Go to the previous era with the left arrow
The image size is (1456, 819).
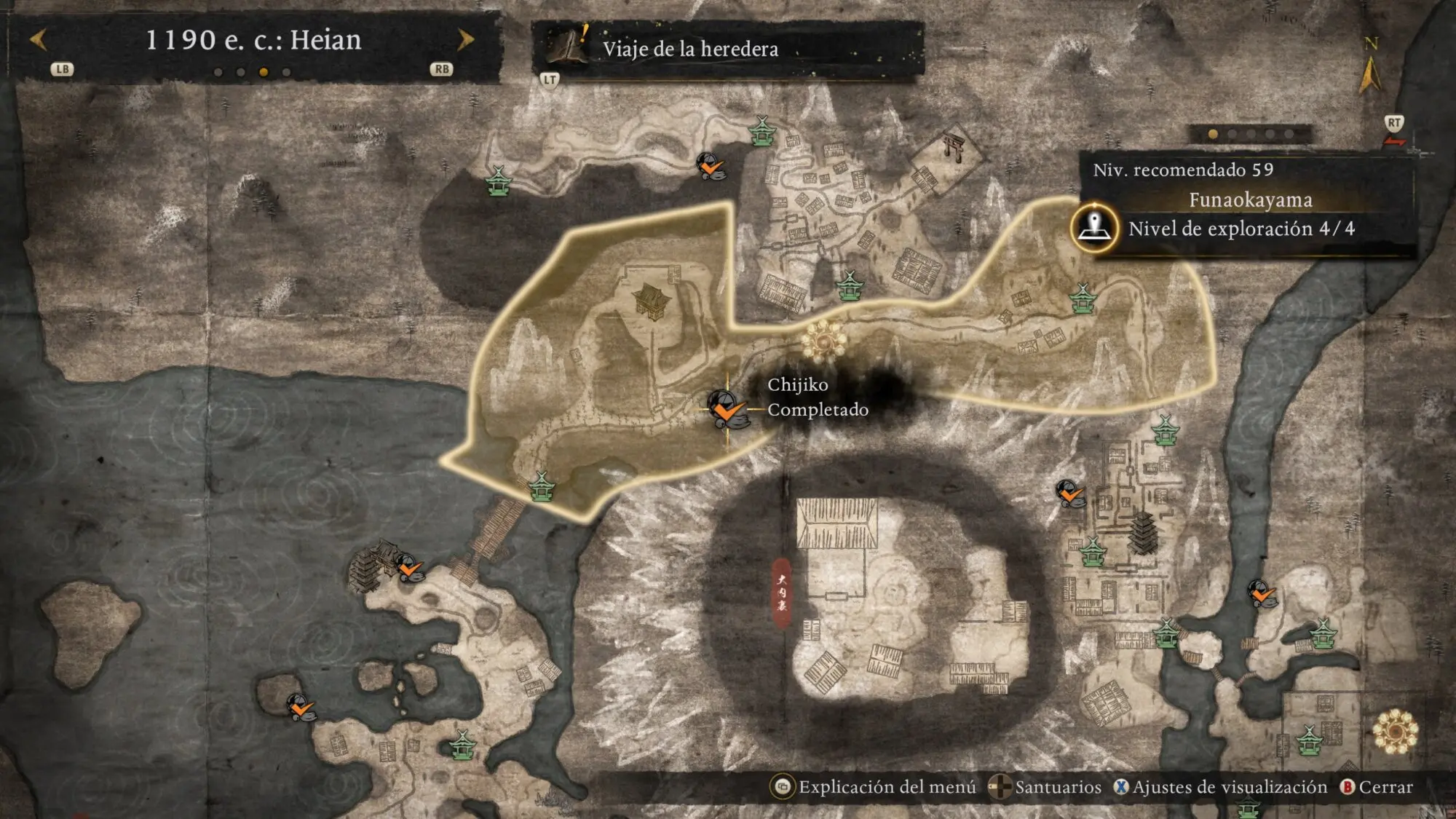(39, 39)
